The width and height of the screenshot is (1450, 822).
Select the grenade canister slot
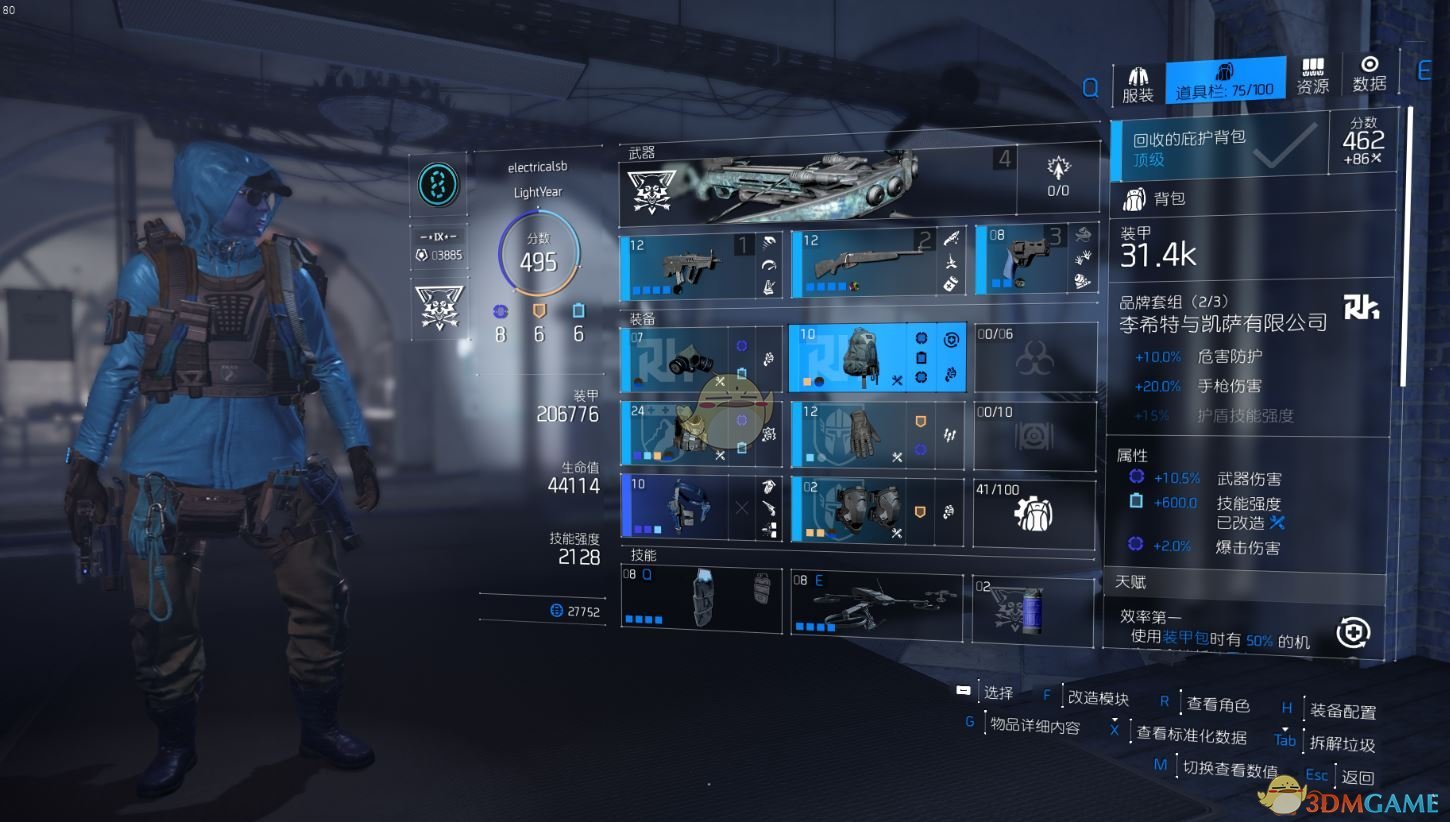point(1033,608)
